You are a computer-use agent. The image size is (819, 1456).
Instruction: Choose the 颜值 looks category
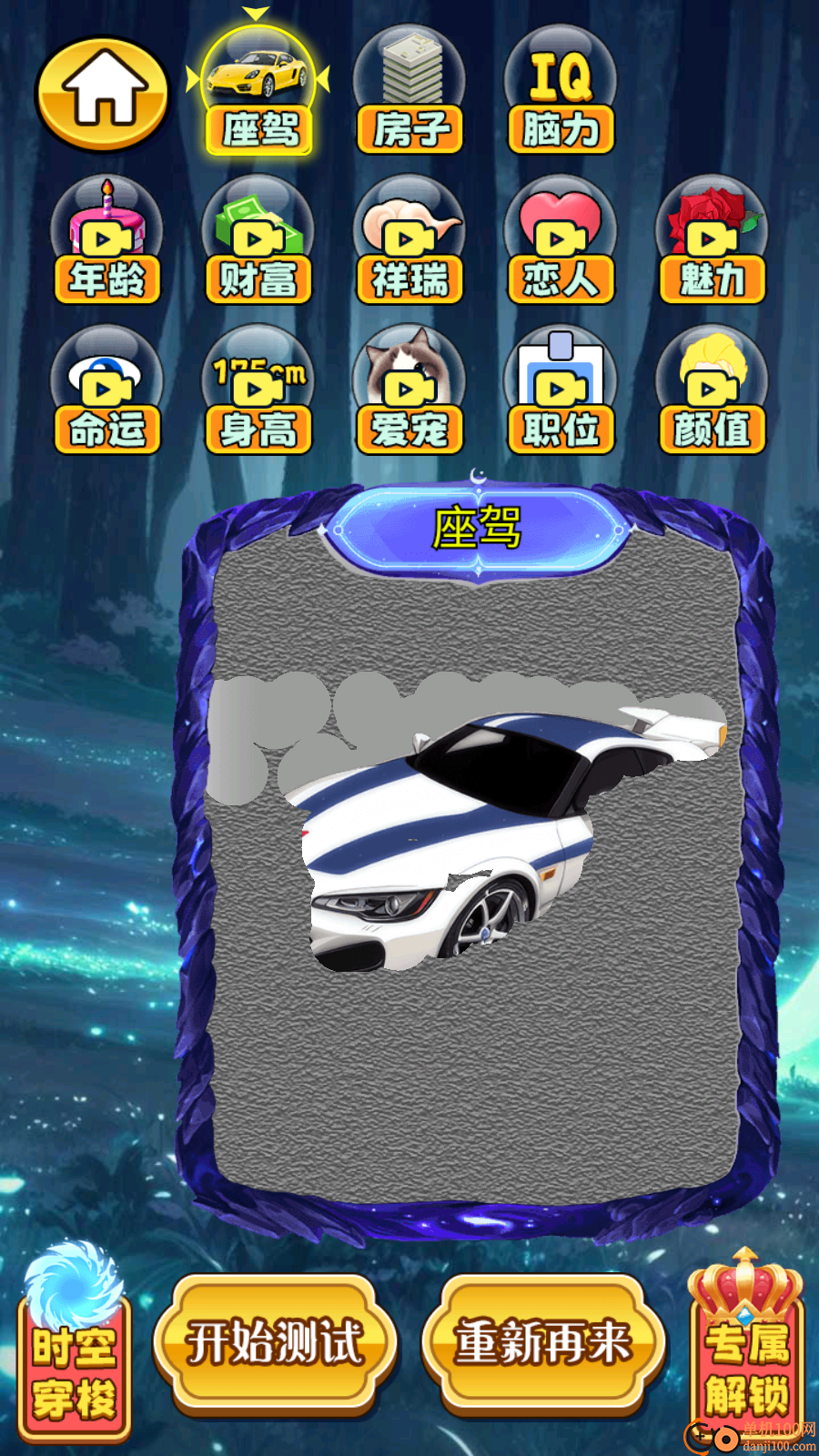712,393
